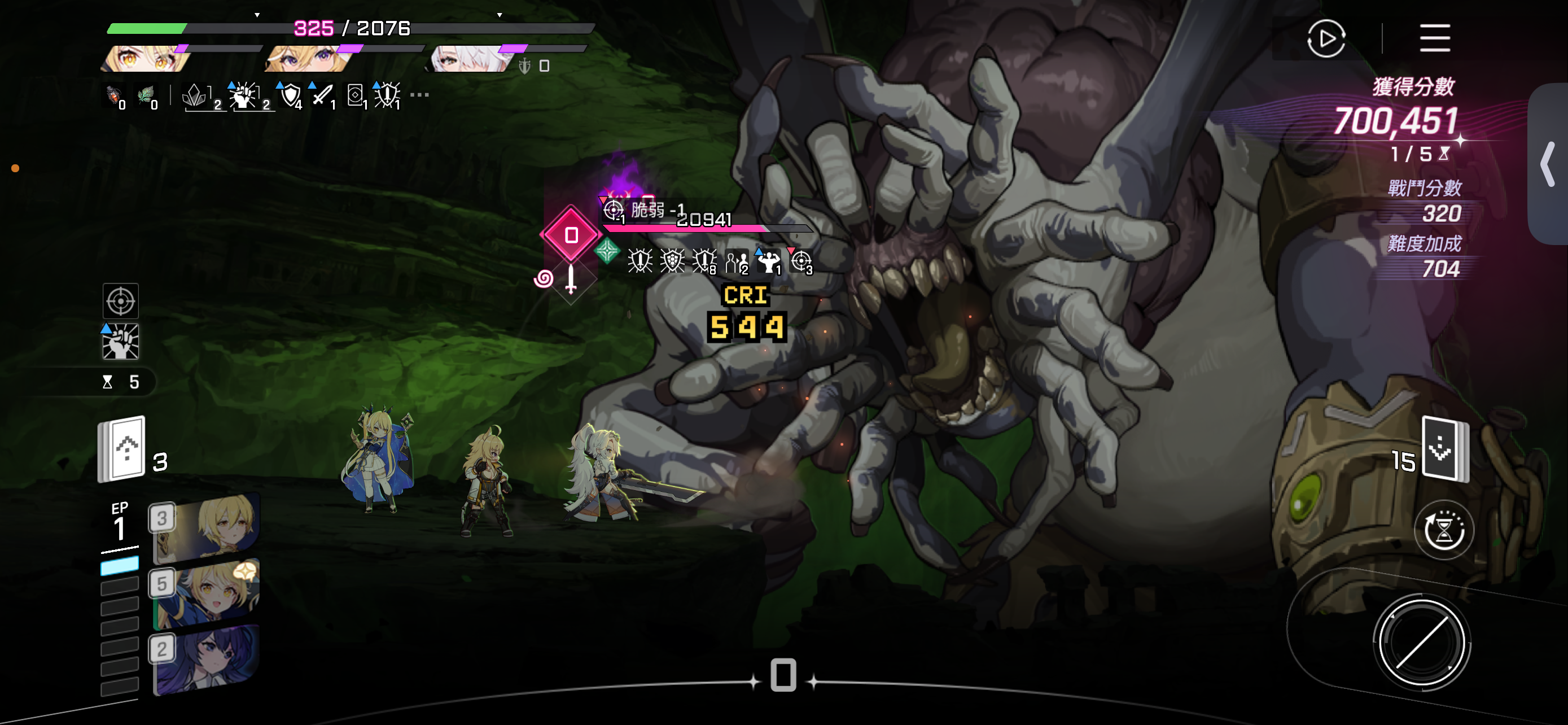Tap the hourglass end-turn button
This screenshot has width=1568, height=725.
[x=1443, y=530]
